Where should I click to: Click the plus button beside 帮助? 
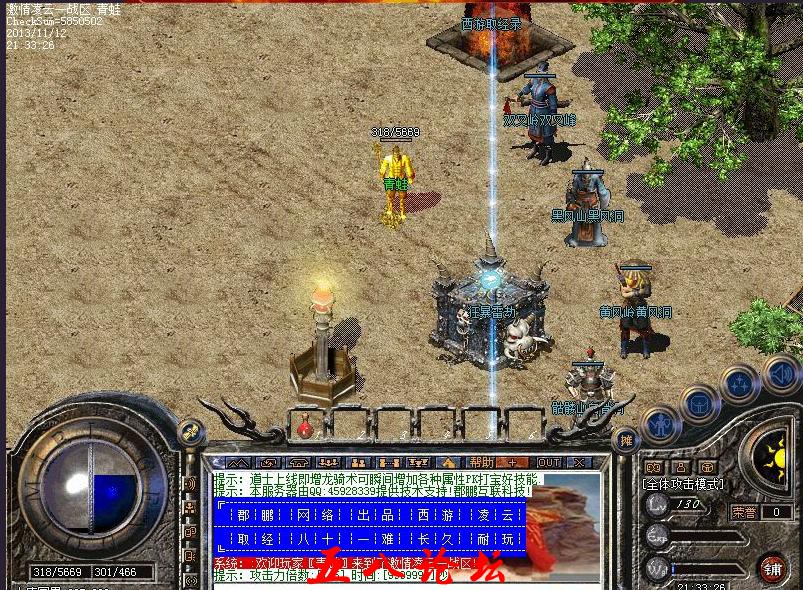pos(513,462)
